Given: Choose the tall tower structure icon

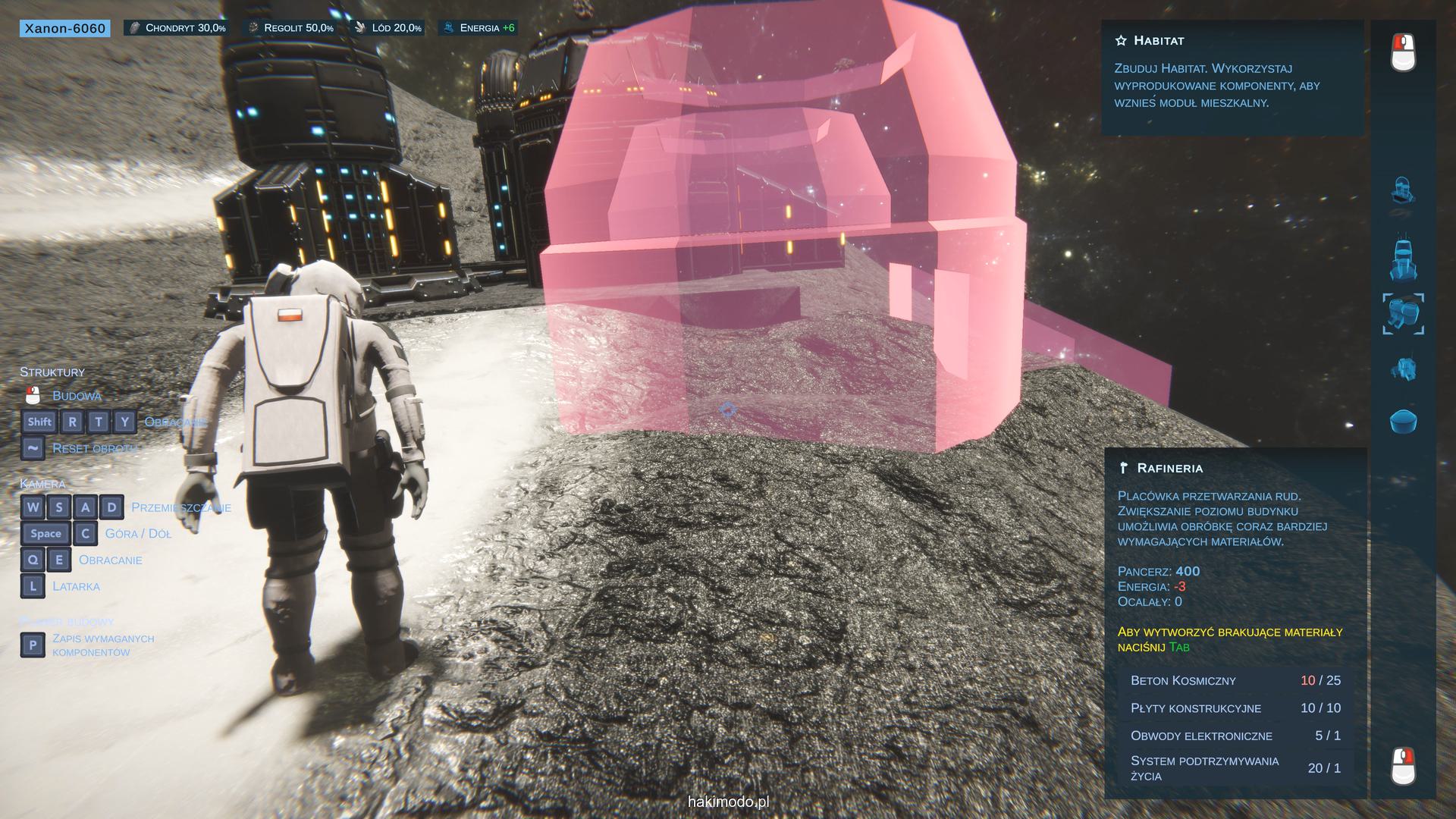Looking at the screenshot, I should coord(1403,260).
